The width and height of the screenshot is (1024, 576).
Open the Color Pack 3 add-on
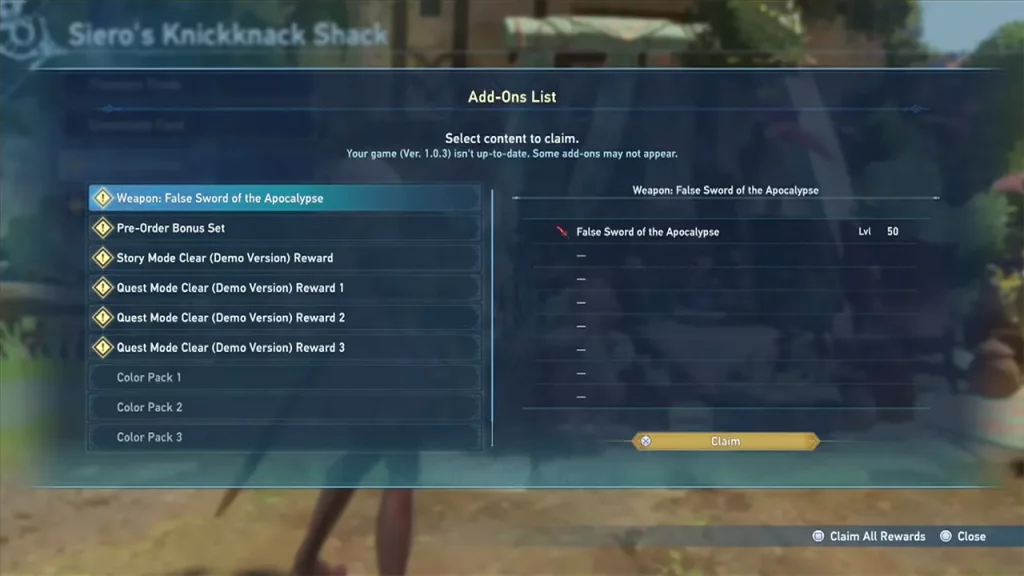pos(285,437)
